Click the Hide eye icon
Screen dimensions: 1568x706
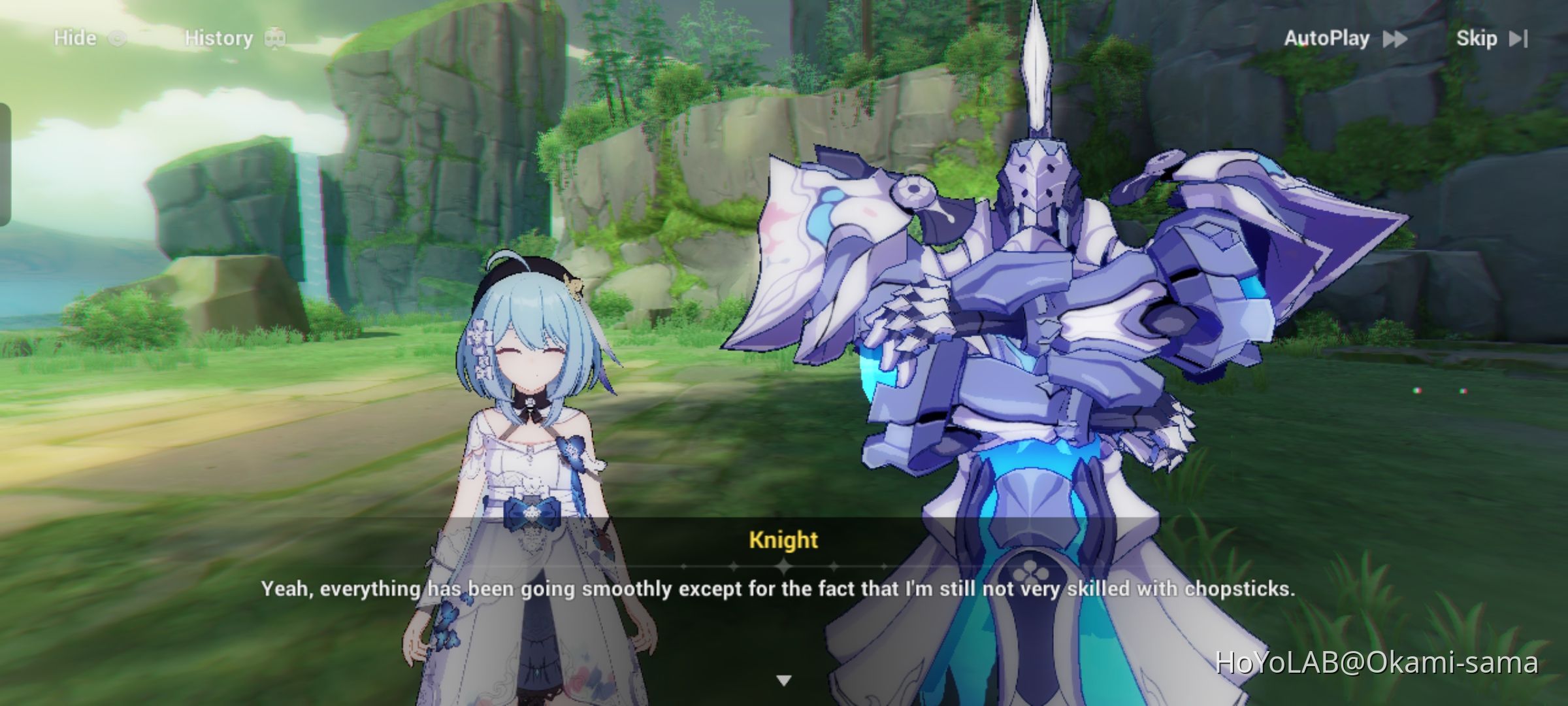point(118,37)
